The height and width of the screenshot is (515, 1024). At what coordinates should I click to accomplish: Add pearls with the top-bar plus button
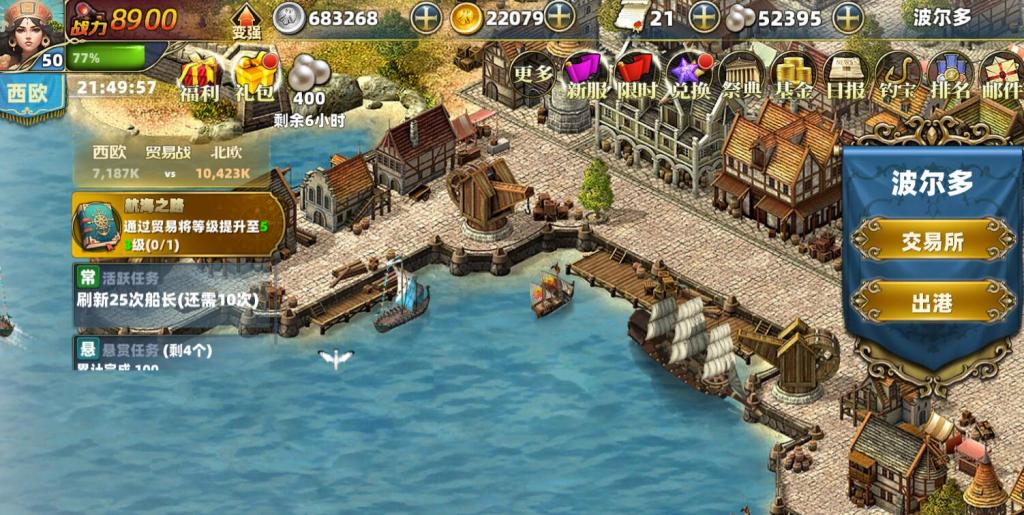848,18
